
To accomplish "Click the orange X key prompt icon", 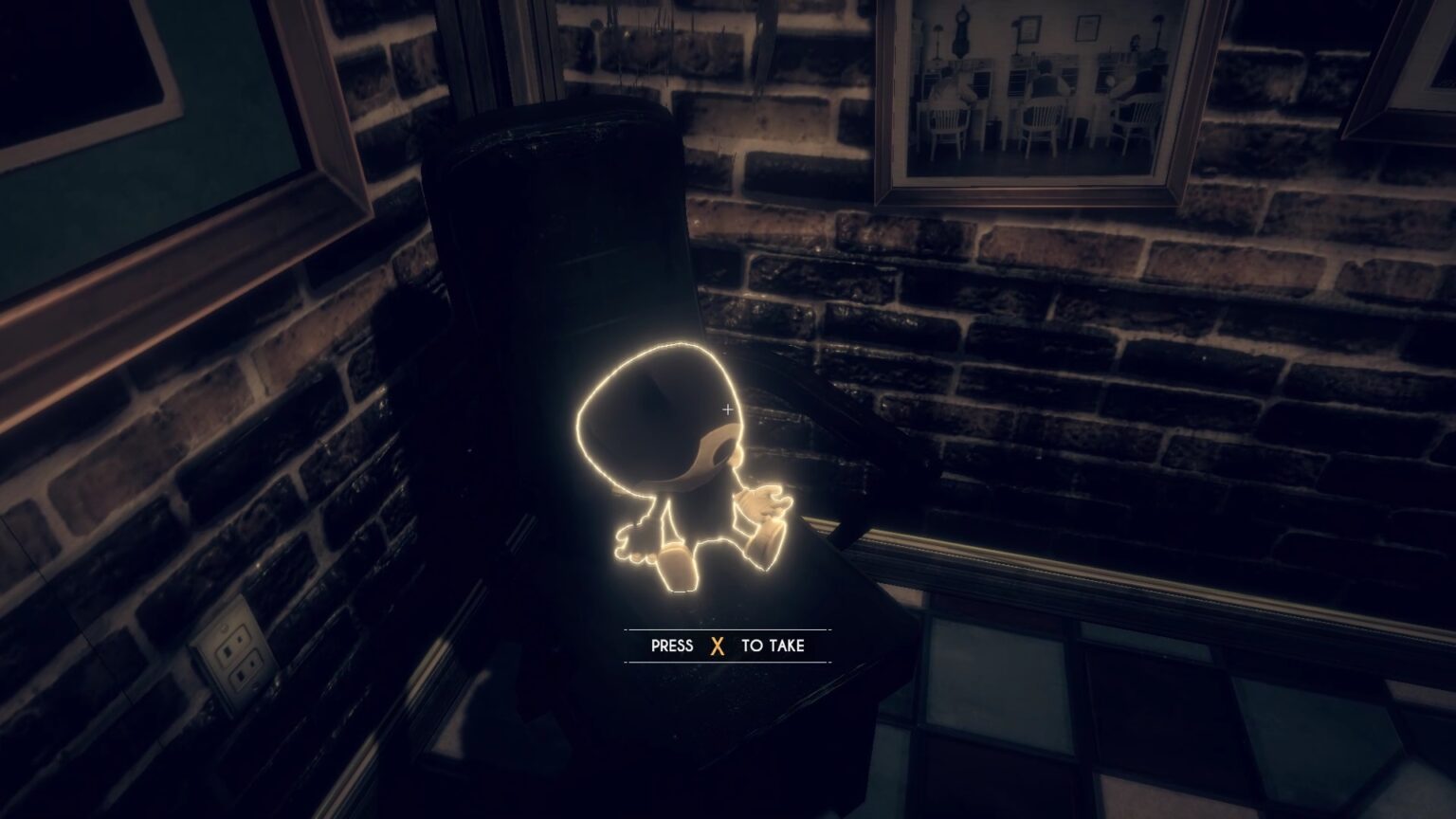I will (719, 646).
